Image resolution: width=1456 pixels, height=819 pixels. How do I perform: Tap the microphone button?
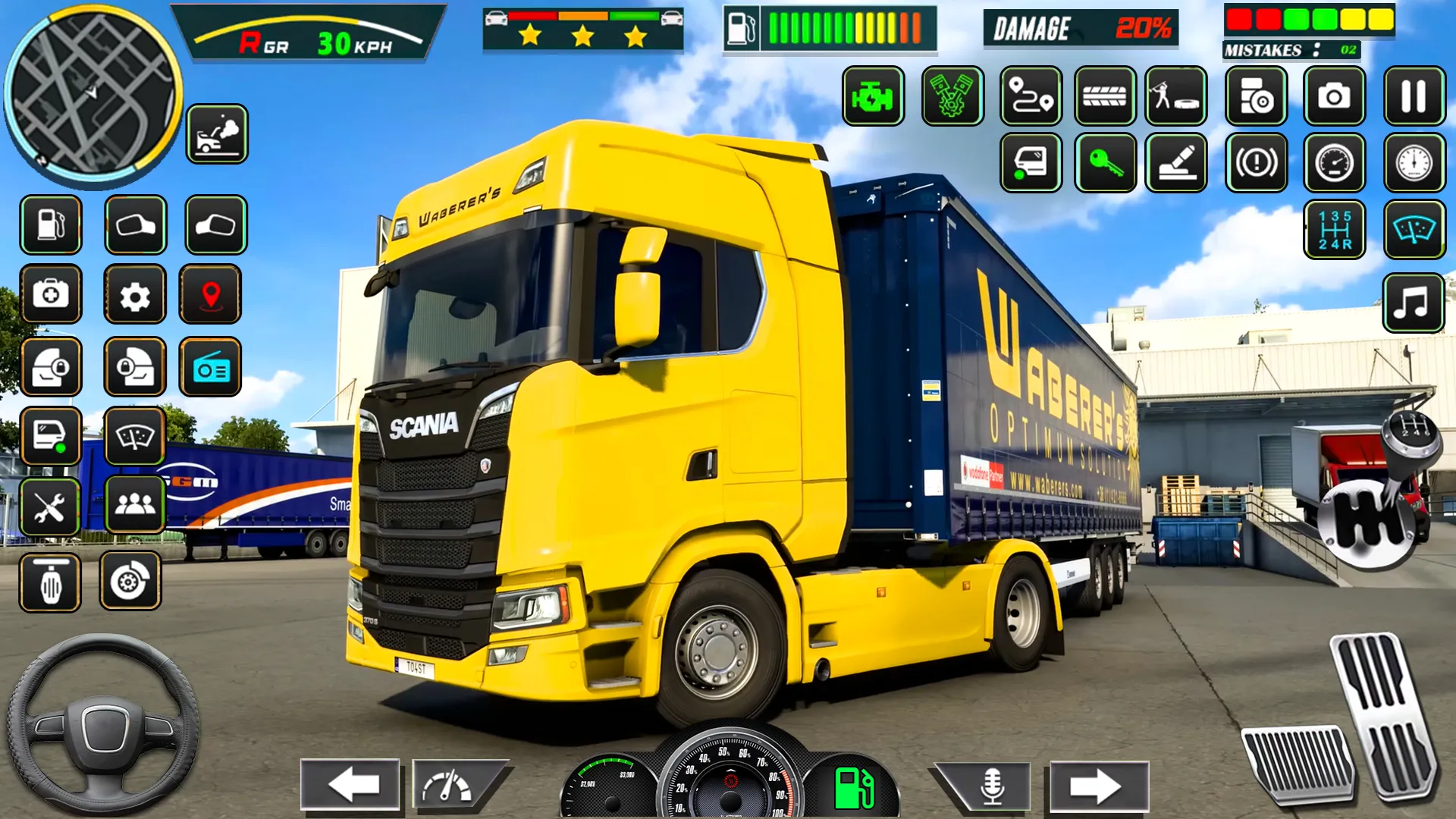tap(991, 786)
